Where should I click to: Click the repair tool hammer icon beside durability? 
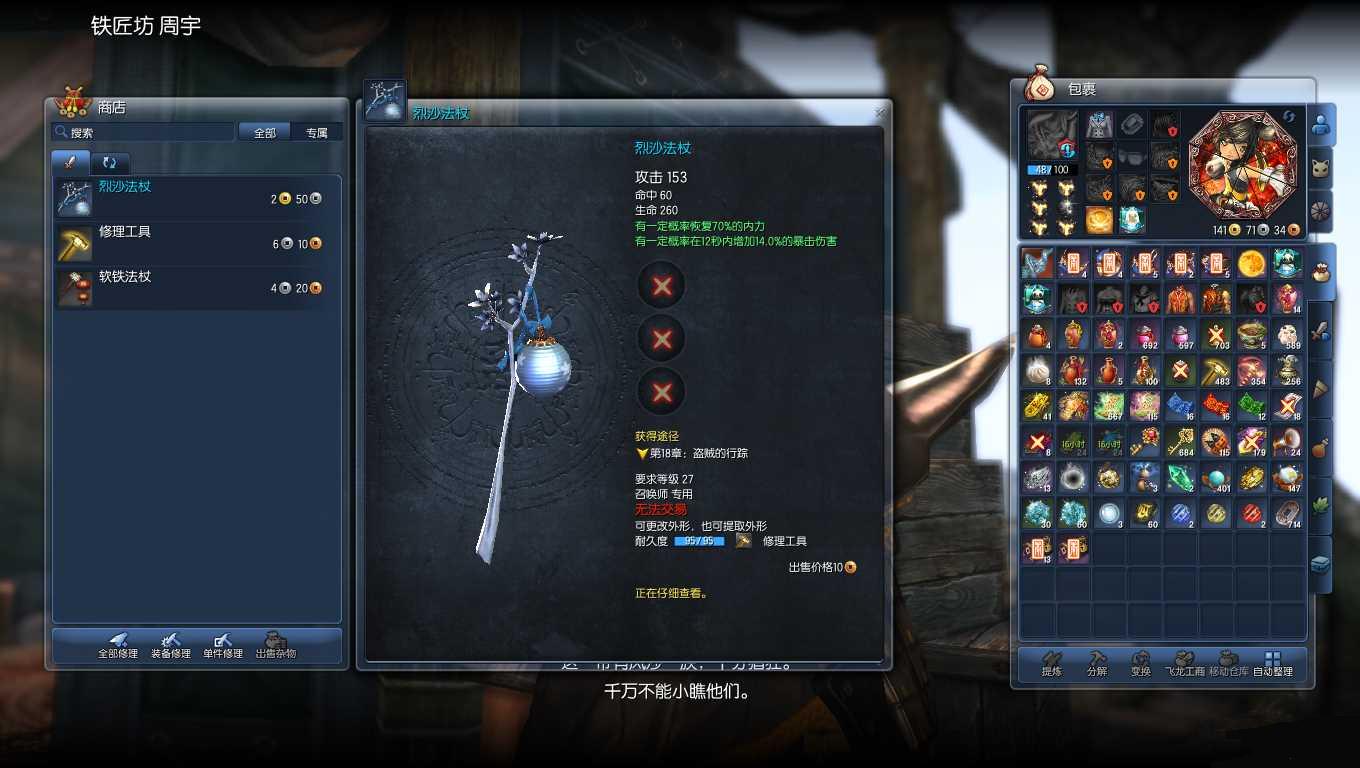point(741,539)
